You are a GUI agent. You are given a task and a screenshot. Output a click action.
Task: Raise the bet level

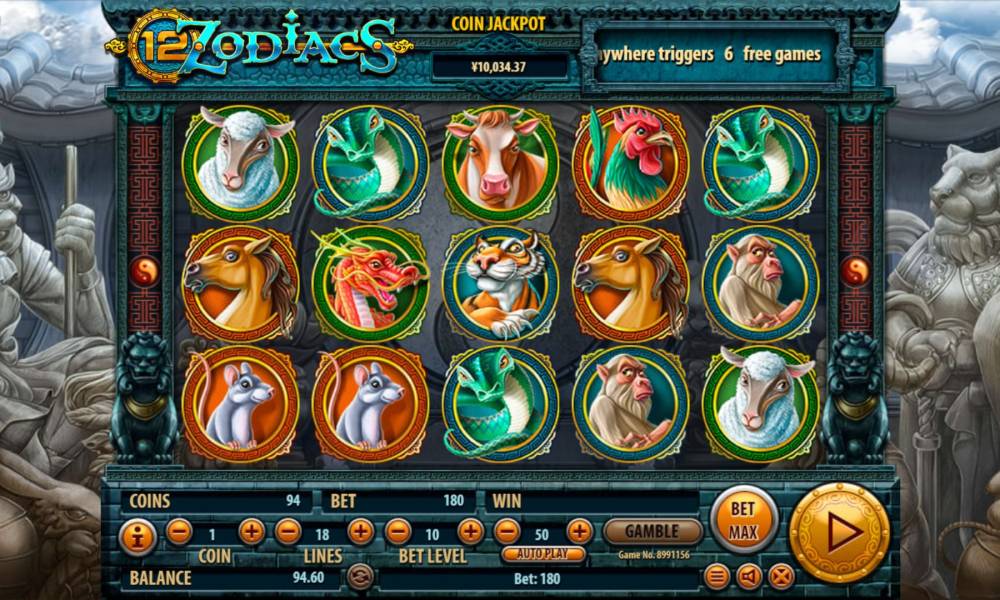point(470,532)
